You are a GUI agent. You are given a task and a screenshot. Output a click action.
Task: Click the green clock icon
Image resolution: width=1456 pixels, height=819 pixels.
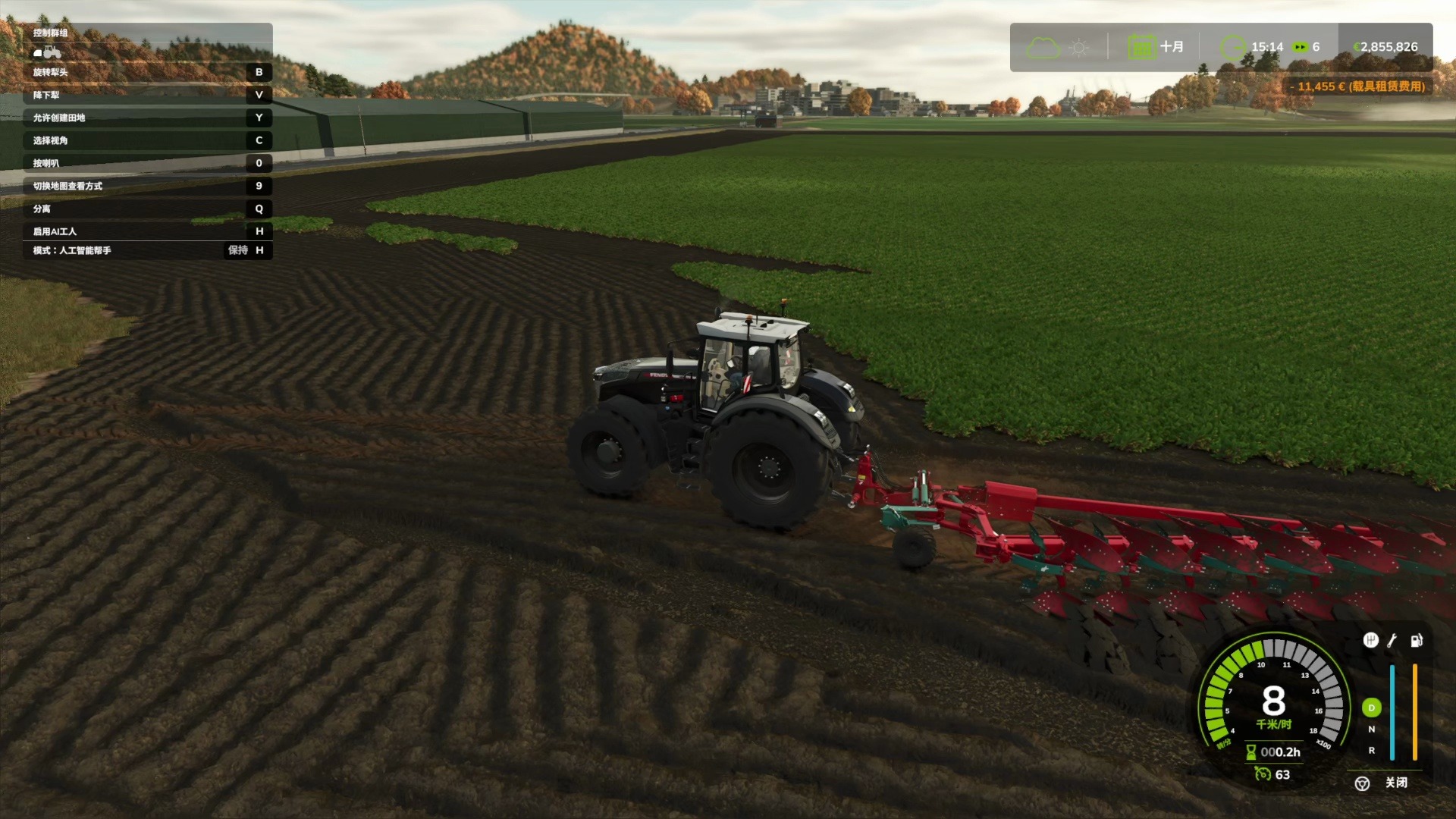pyautogui.click(x=1233, y=47)
